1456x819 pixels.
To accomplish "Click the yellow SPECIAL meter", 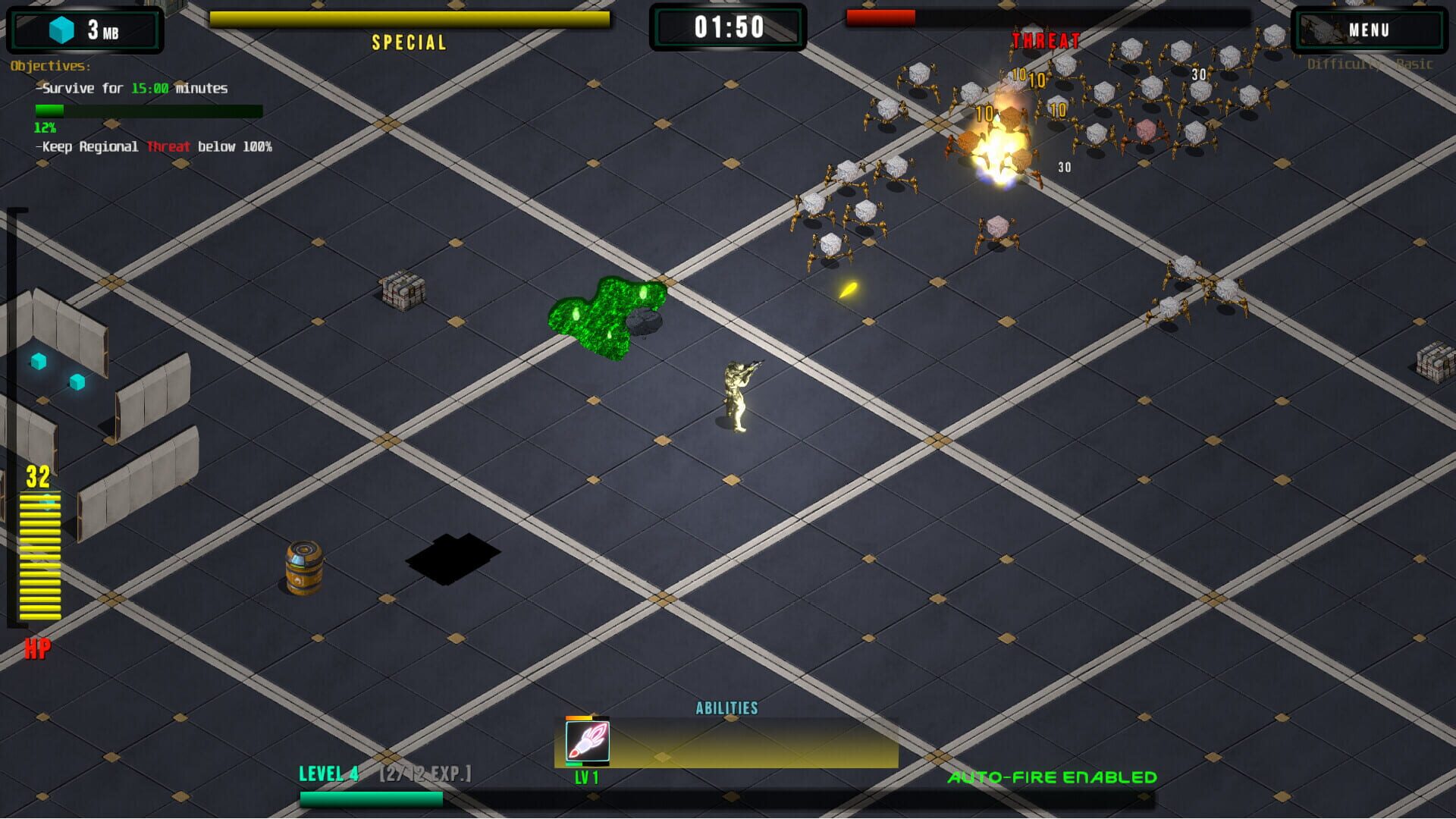I will pyautogui.click(x=409, y=19).
